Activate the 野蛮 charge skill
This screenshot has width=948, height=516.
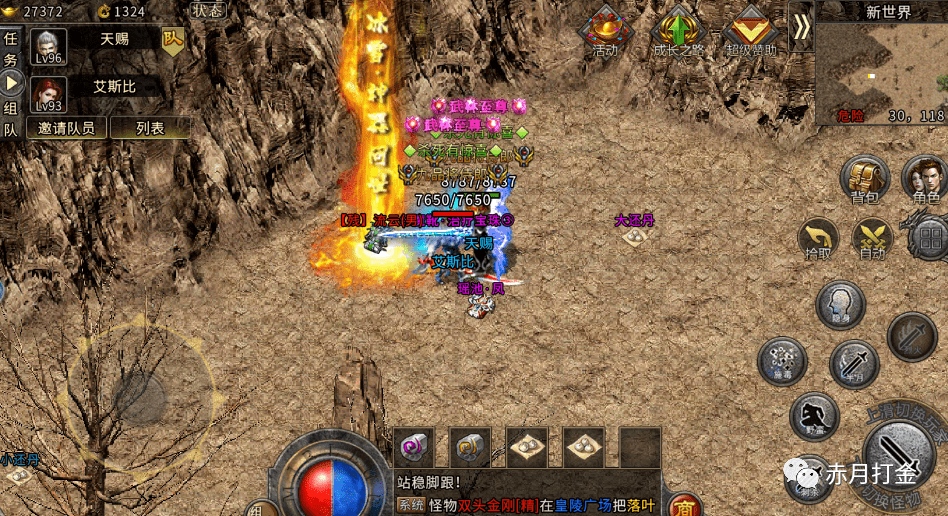click(x=815, y=415)
